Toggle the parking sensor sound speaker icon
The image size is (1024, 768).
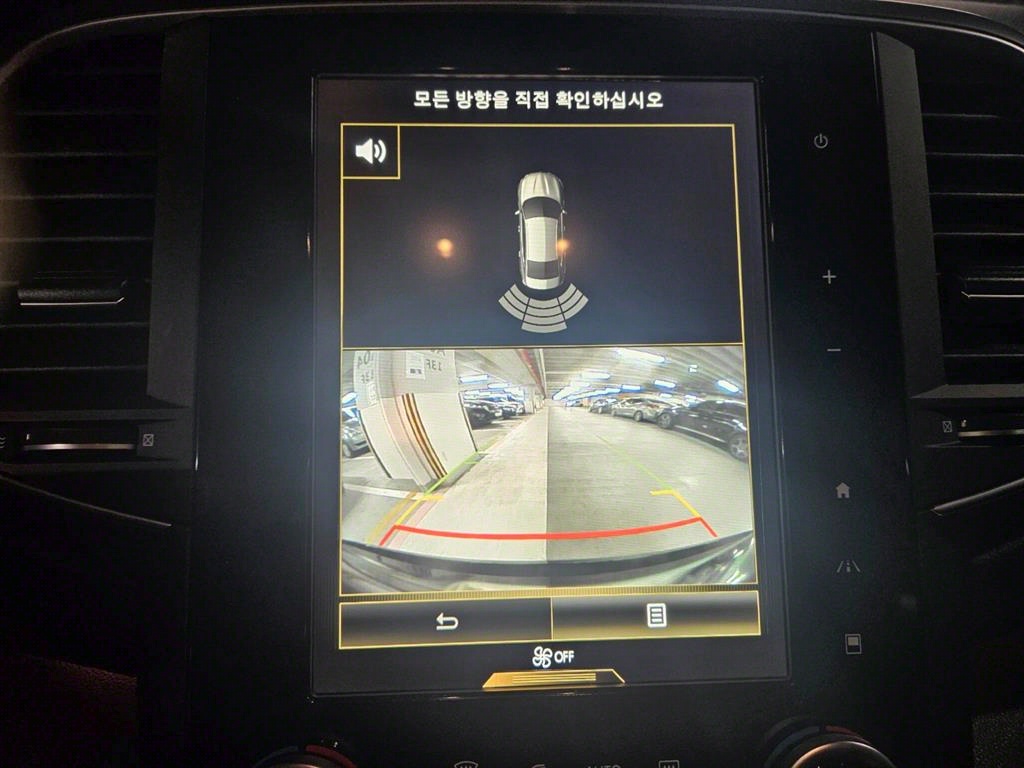coord(370,151)
